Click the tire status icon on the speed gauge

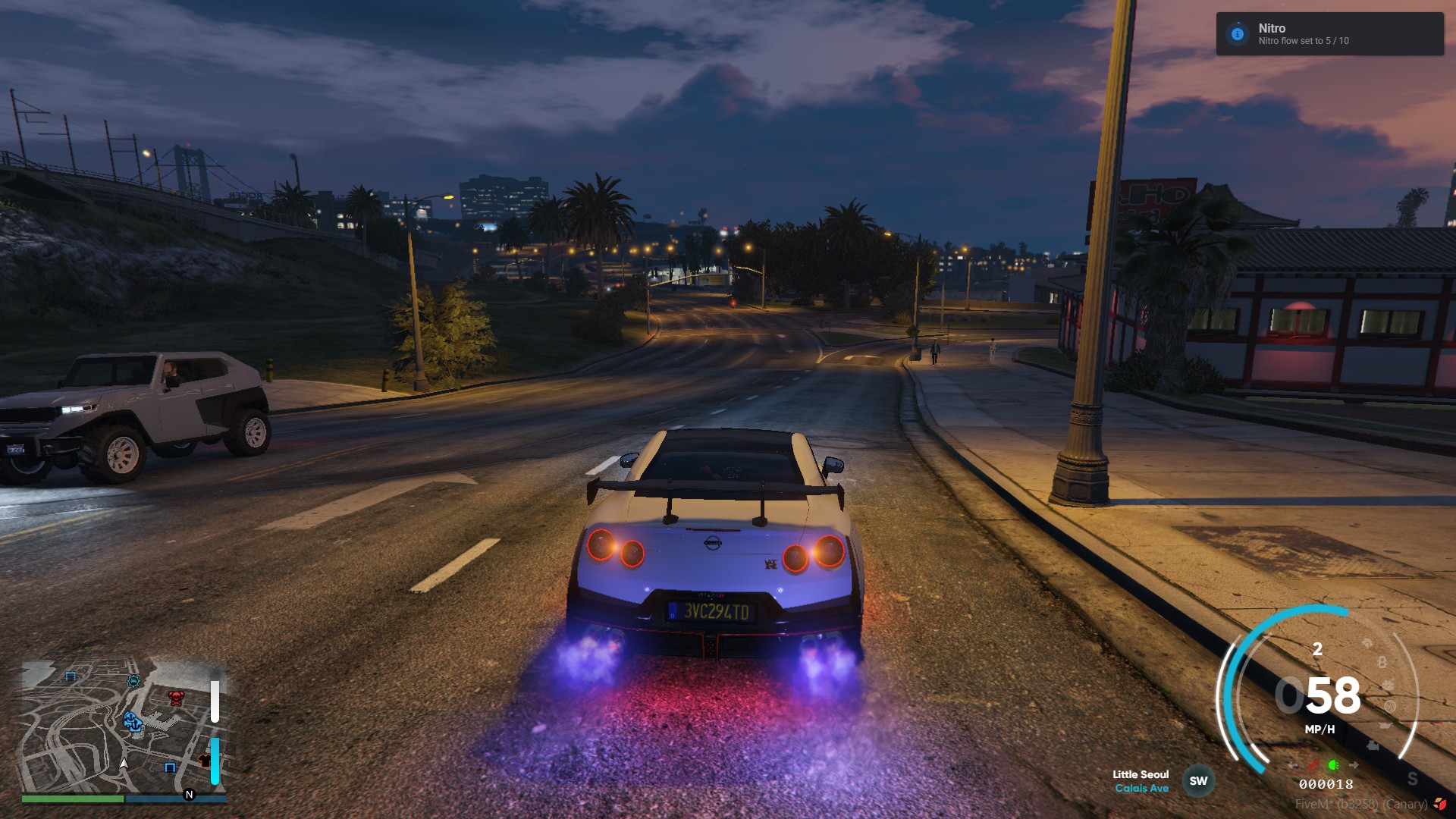(x=1389, y=707)
